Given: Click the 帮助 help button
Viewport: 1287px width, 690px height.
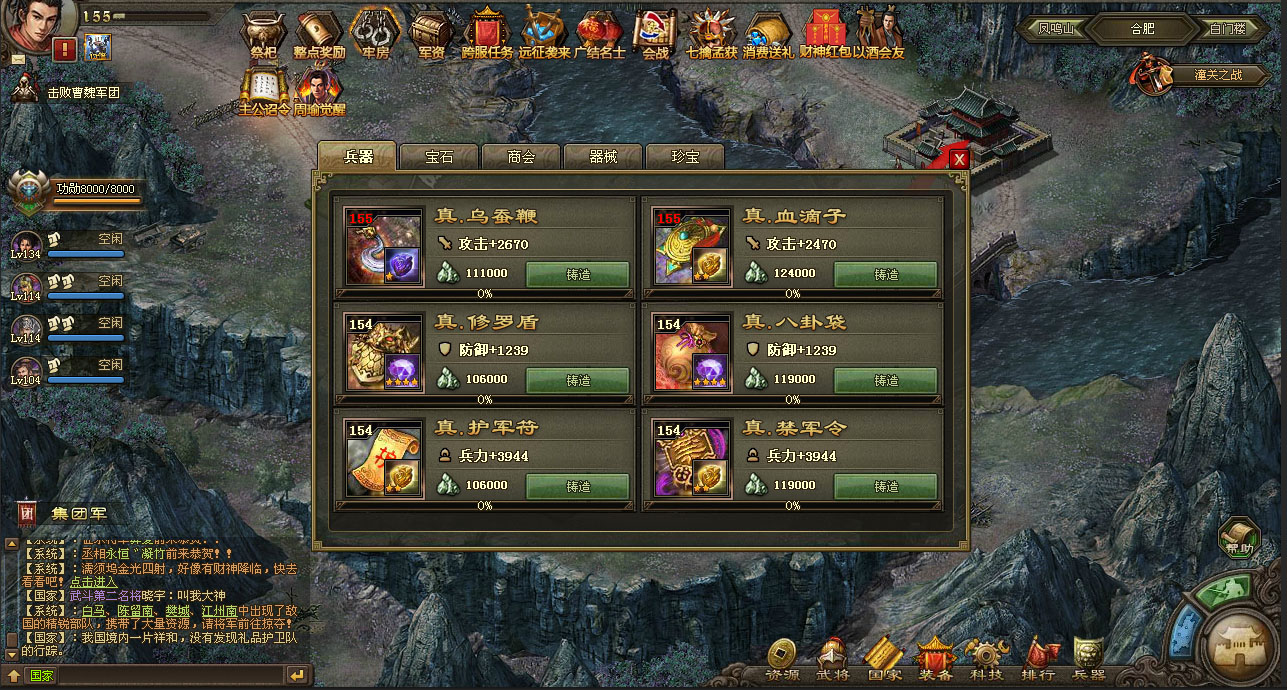Looking at the screenshot, I should pyautogui.click(x=1240, y=538).
